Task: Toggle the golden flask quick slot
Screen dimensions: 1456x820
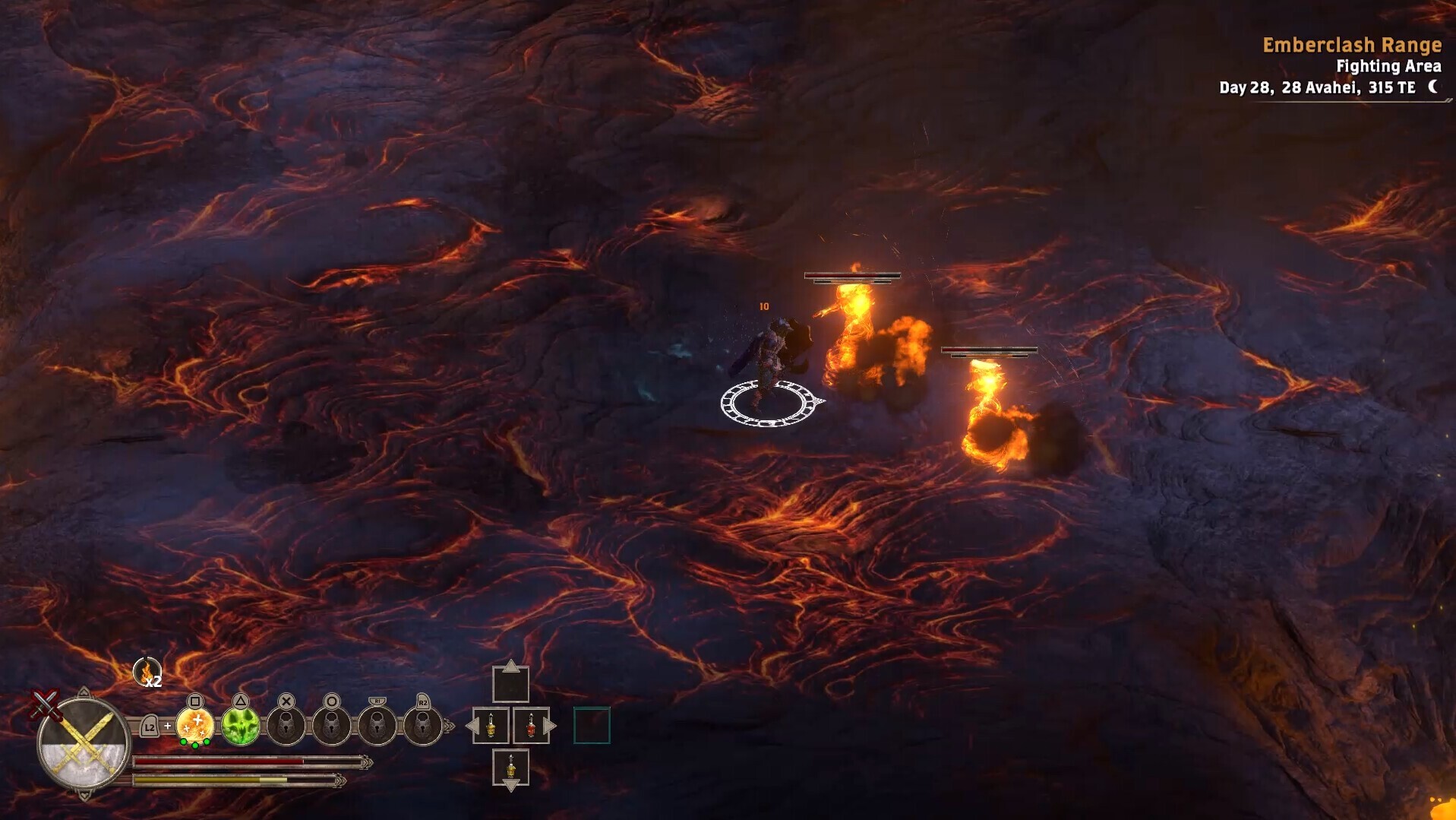Action: click(x=491, y=723)
